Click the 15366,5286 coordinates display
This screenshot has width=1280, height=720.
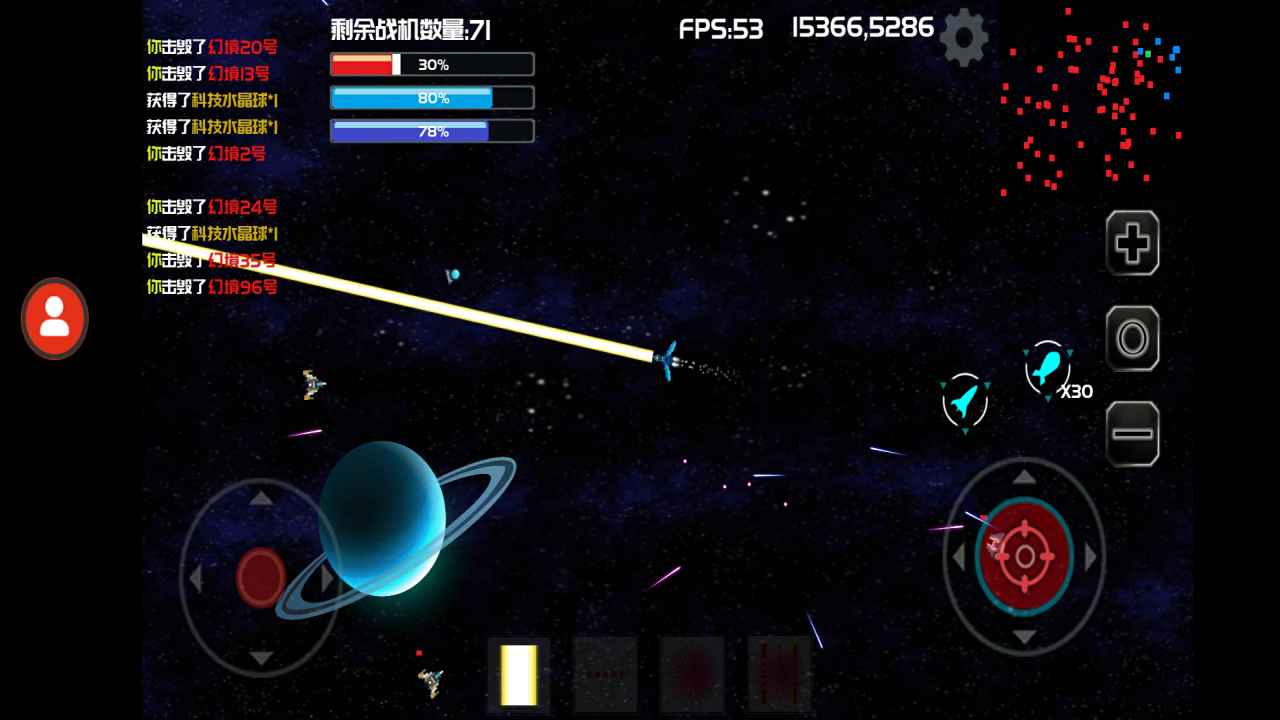862,28
